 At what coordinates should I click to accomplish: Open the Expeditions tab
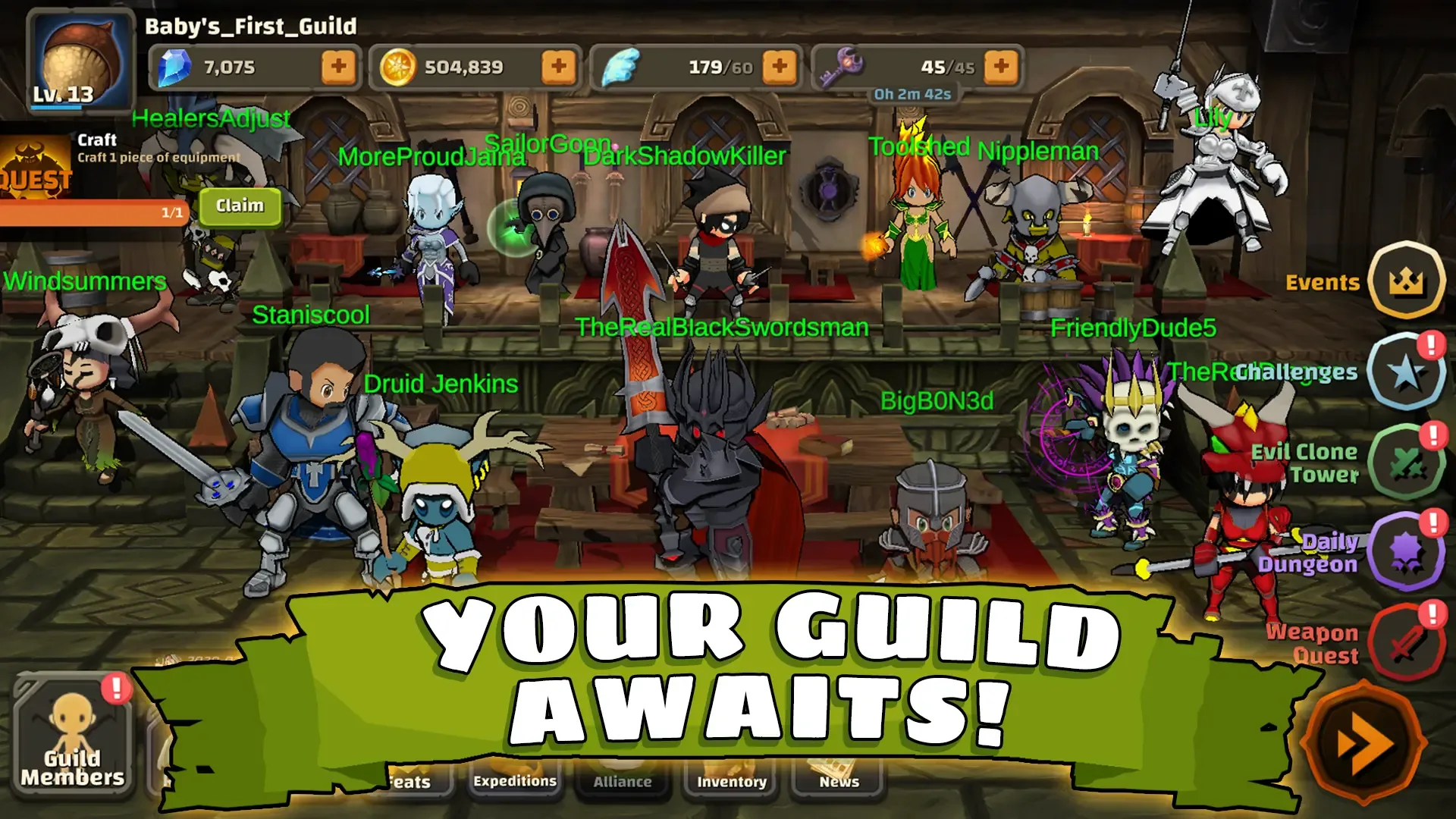(x=516, y=780)
